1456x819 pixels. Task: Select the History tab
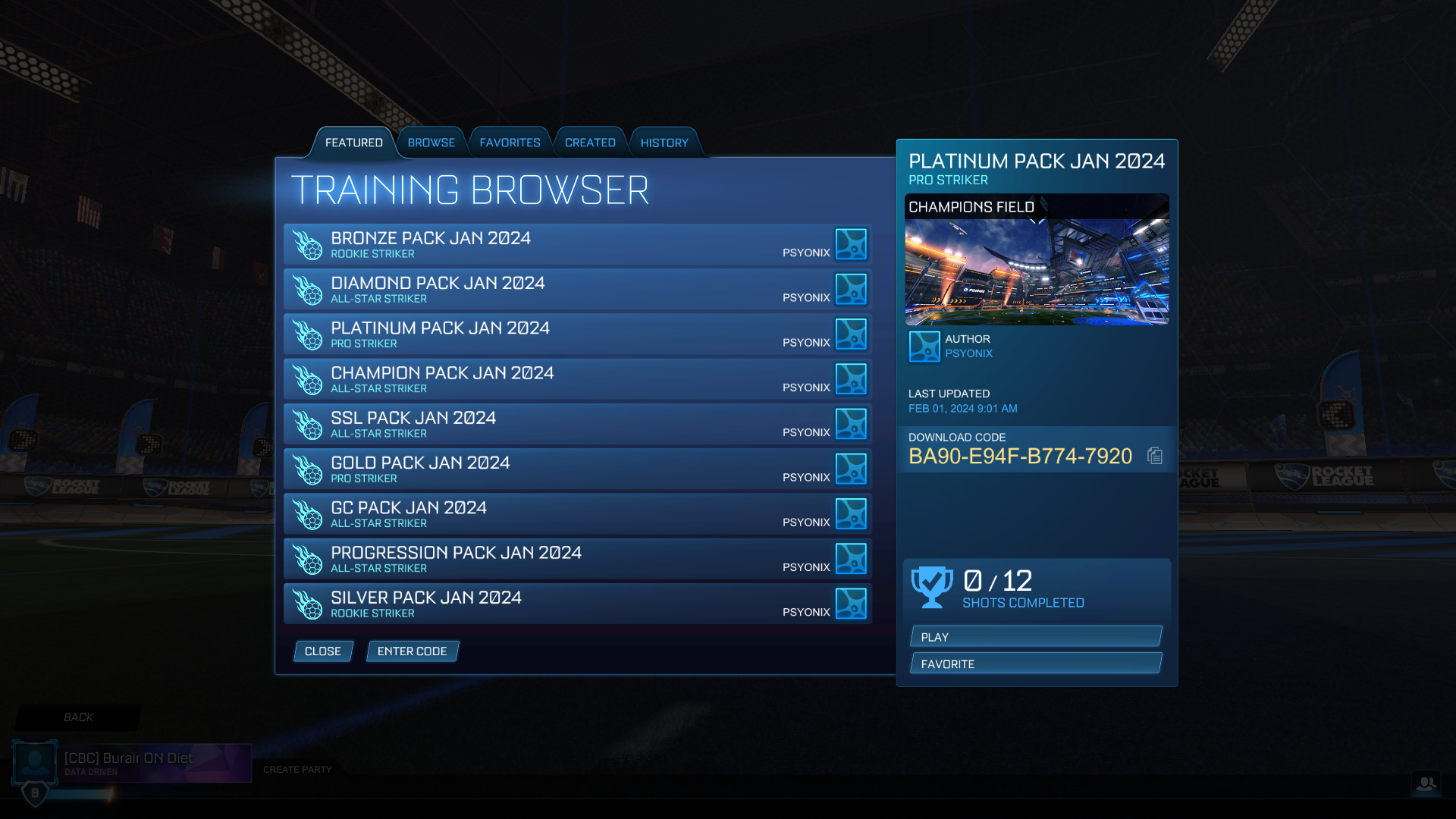pyautogui.click(x=664, y=142)
